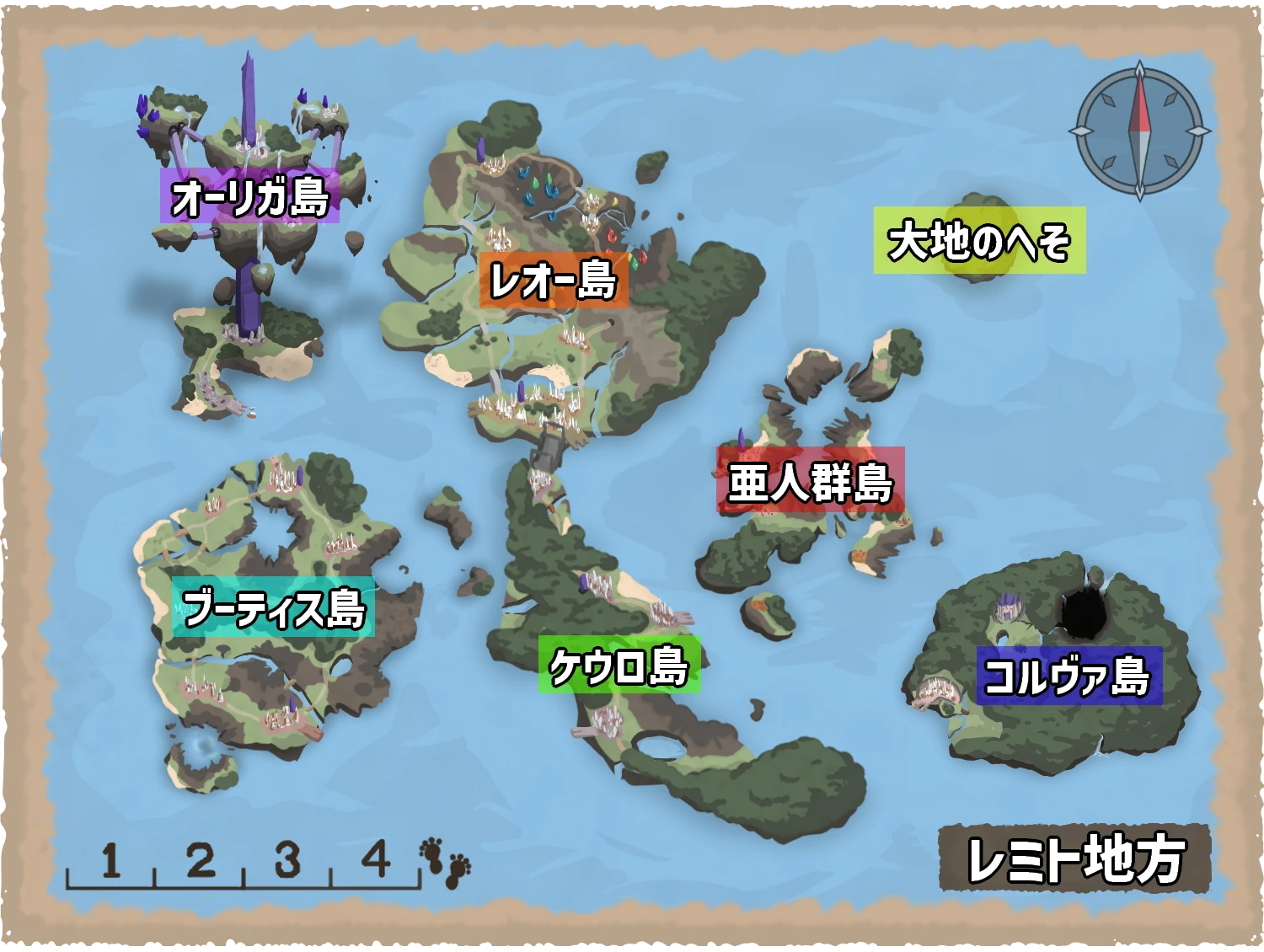Choose the ケウロ島 label

click(x=619, y=666)
